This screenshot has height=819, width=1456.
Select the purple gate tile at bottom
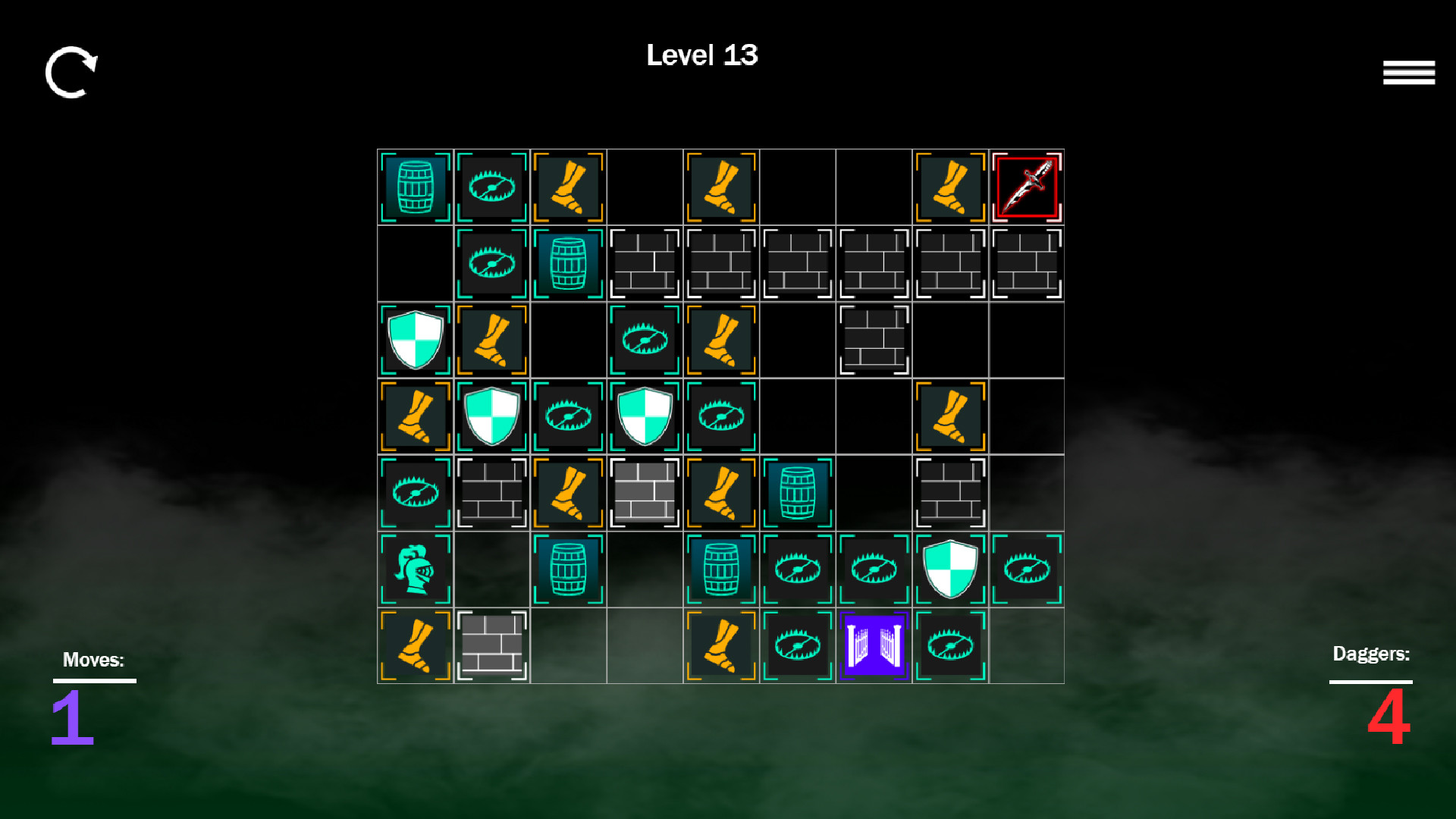click(x=874, y=645)
